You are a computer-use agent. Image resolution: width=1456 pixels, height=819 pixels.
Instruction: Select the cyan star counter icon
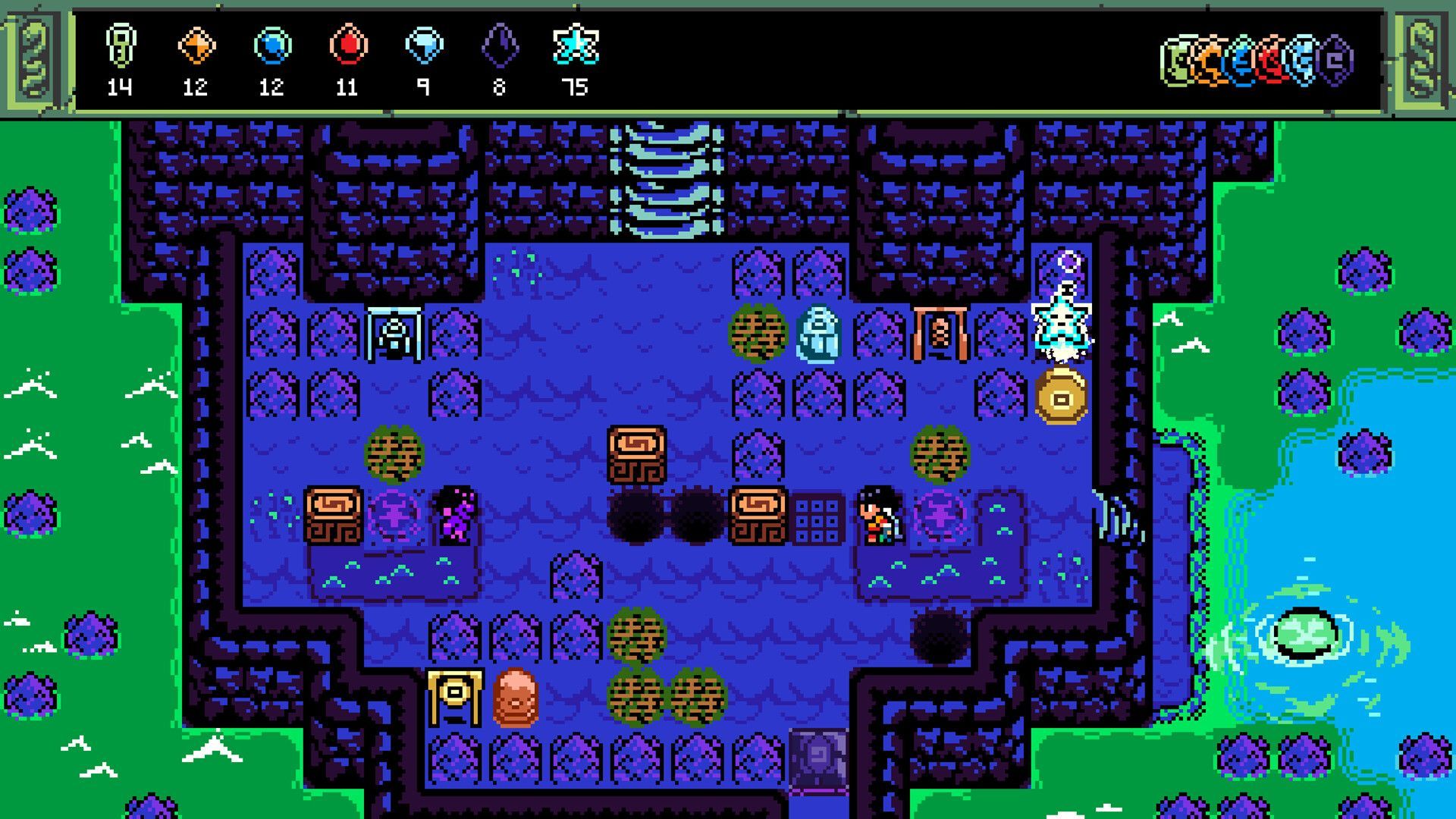(576, 45)
